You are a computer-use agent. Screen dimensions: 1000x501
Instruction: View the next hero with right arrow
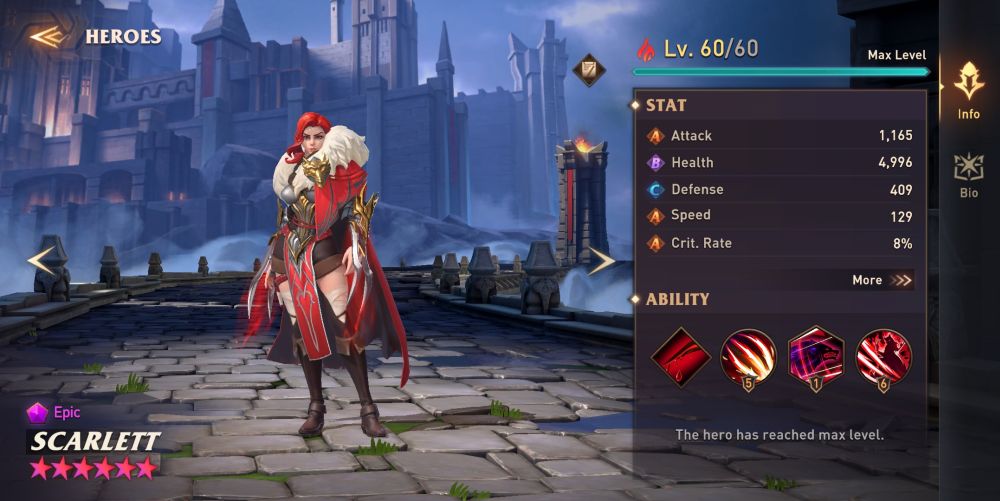[601, 261]
